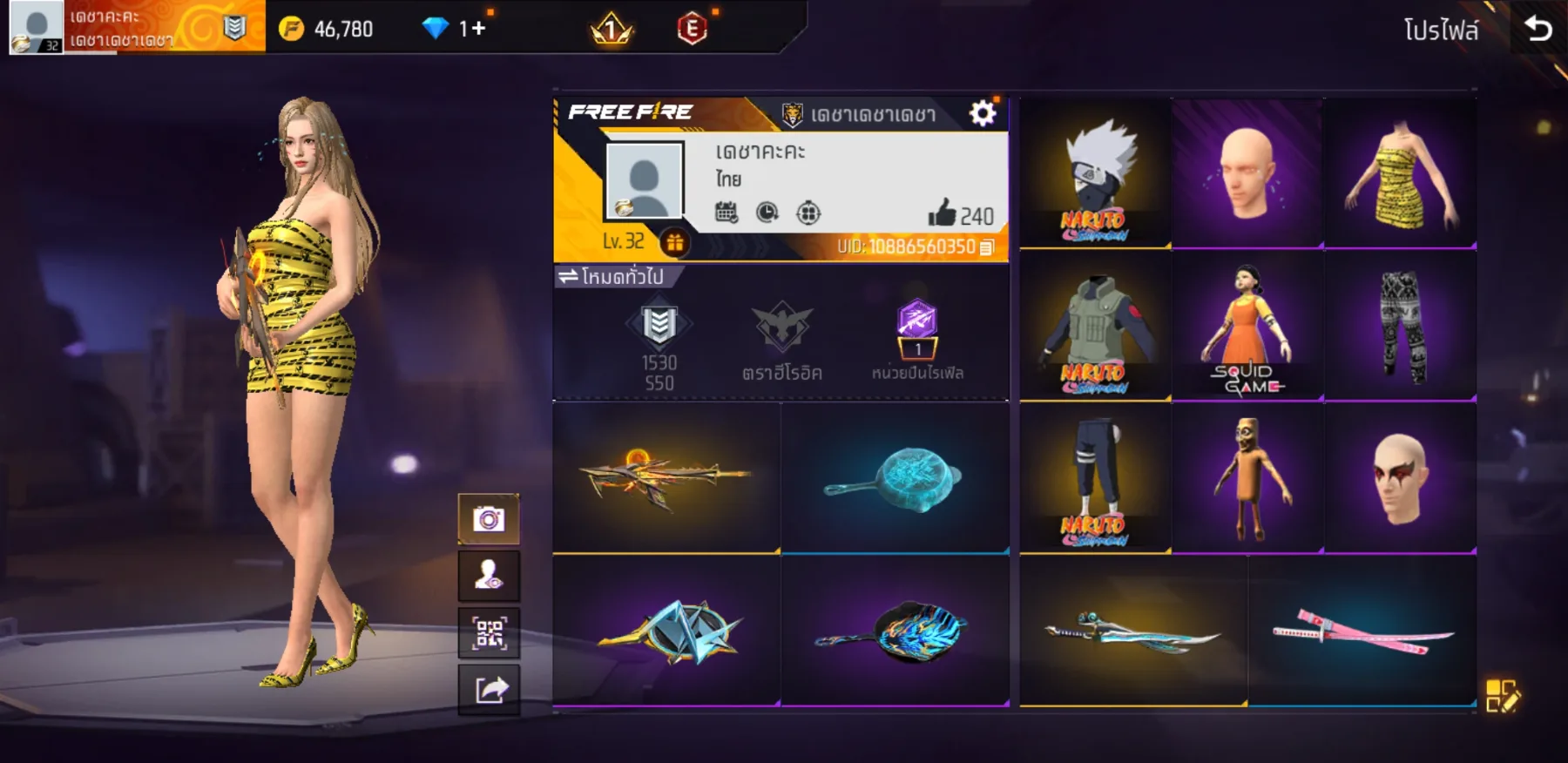Open the QR code scanner icon

click(x=489, y=632)
